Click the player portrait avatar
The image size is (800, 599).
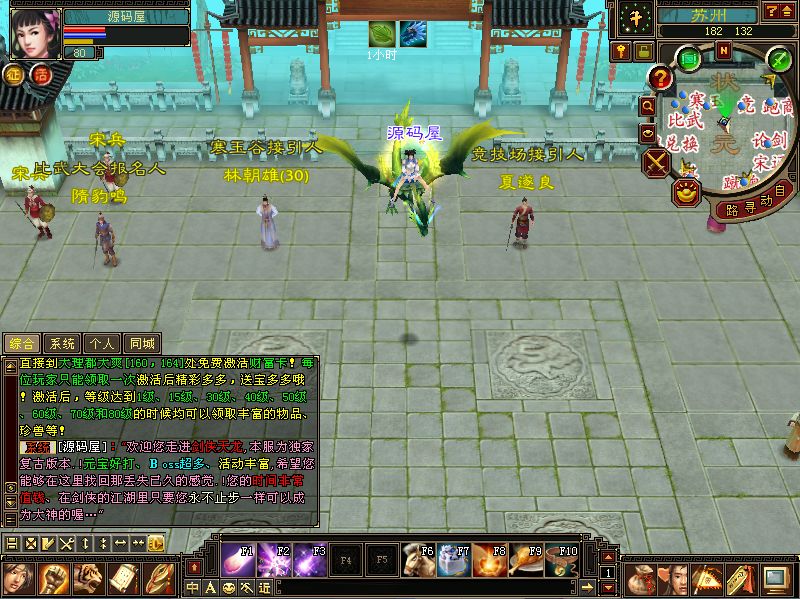tap(32, 35)
